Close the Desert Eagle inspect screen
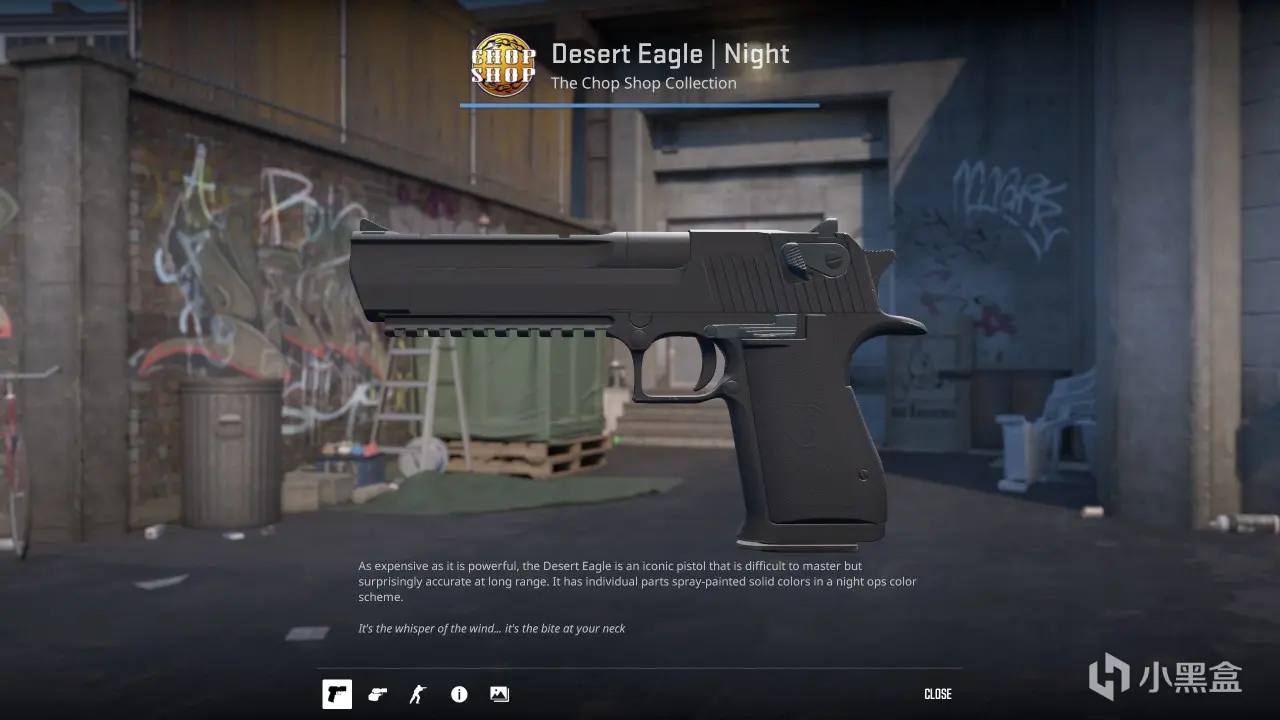 937,694
